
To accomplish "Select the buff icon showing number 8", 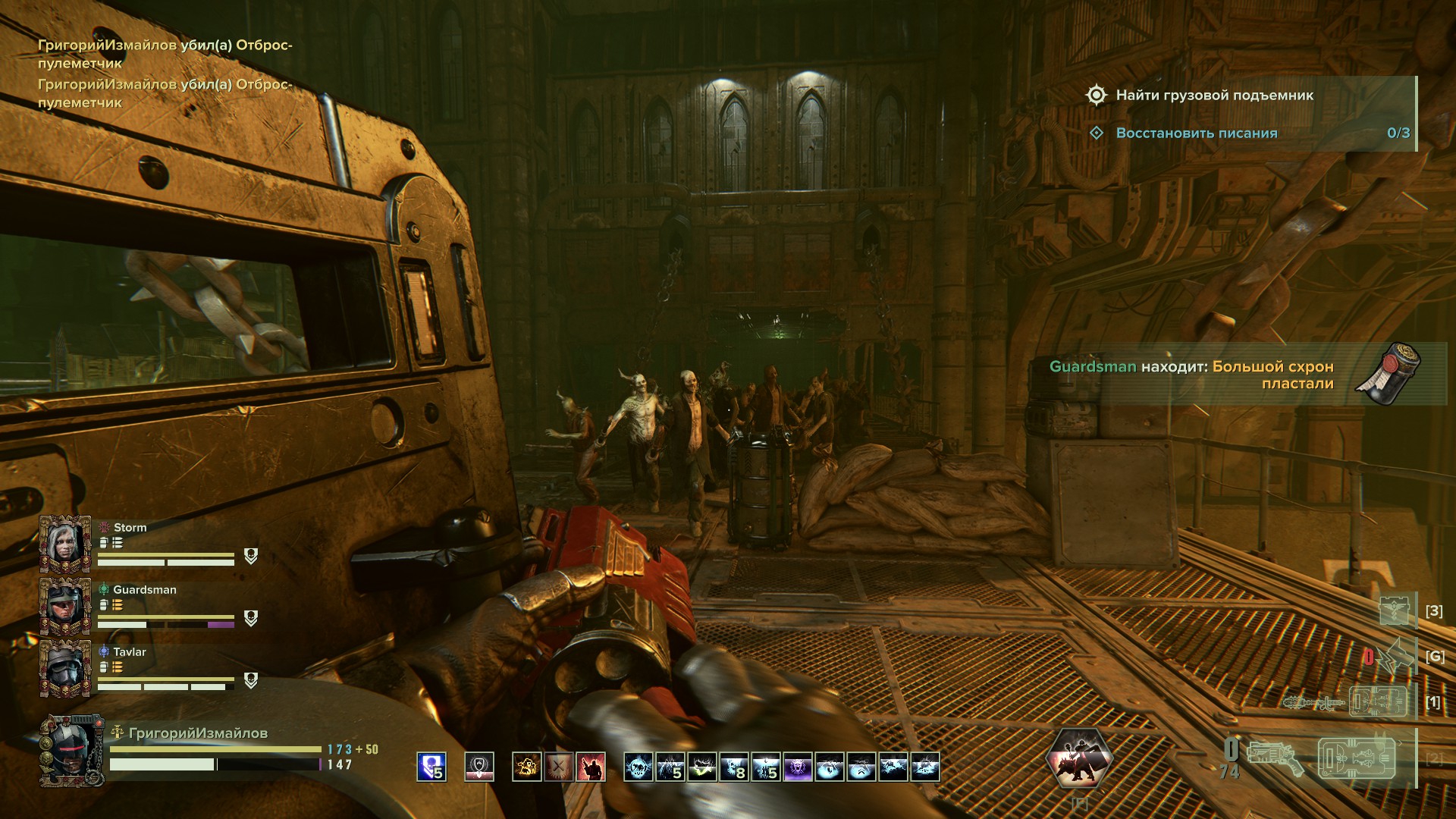I will pyautogui.click(x=734, y=767).
